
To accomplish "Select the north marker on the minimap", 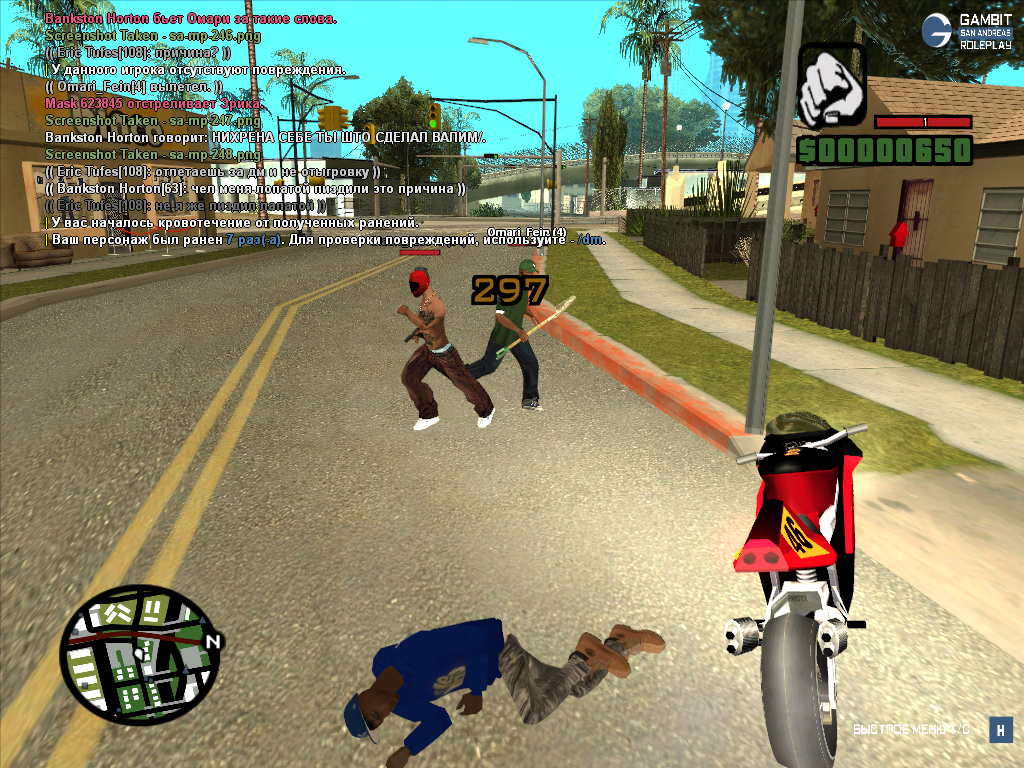I will [213, 640].
